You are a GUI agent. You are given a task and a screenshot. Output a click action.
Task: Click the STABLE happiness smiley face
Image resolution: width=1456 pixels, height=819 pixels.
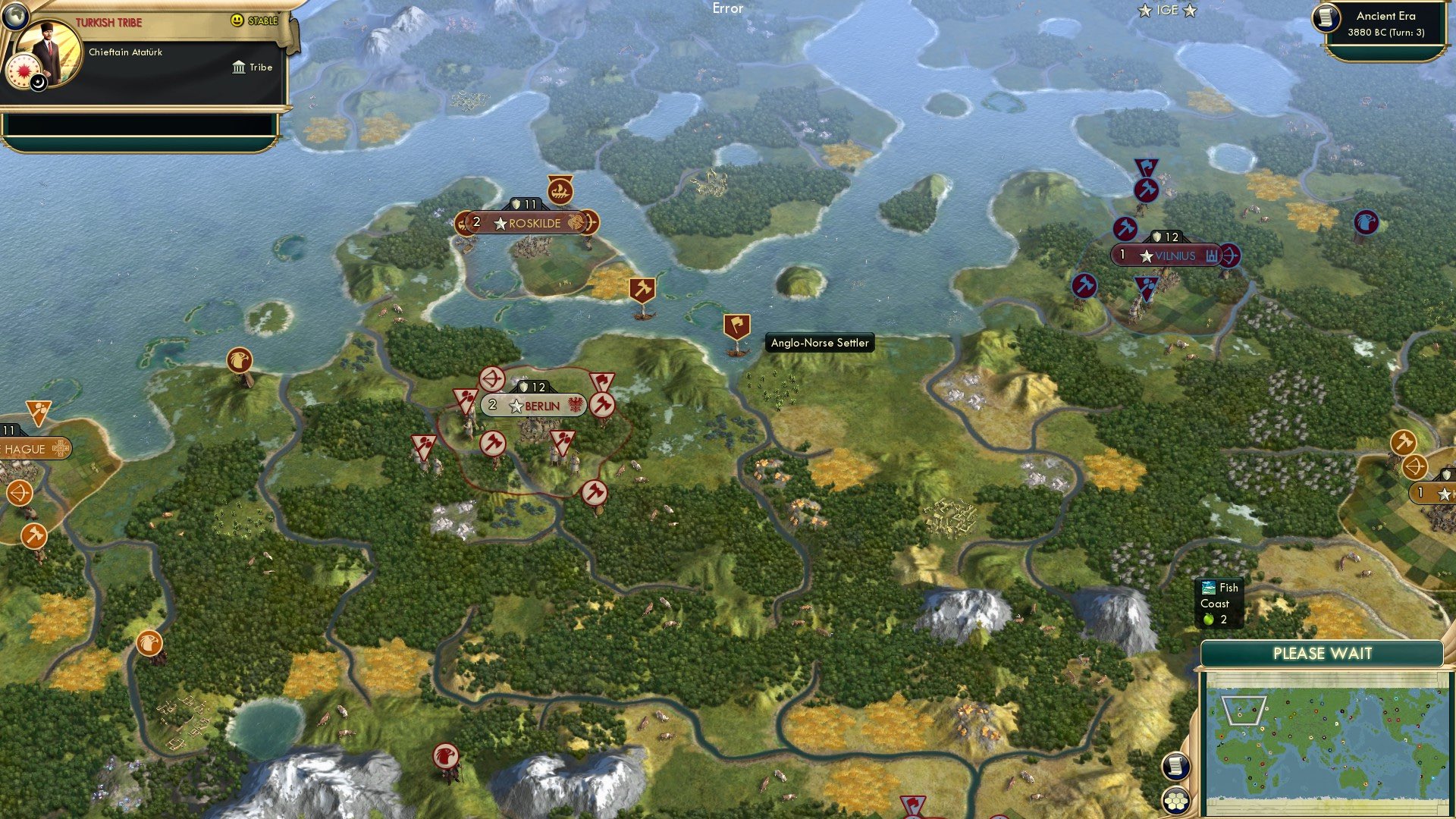coord(237,20)
